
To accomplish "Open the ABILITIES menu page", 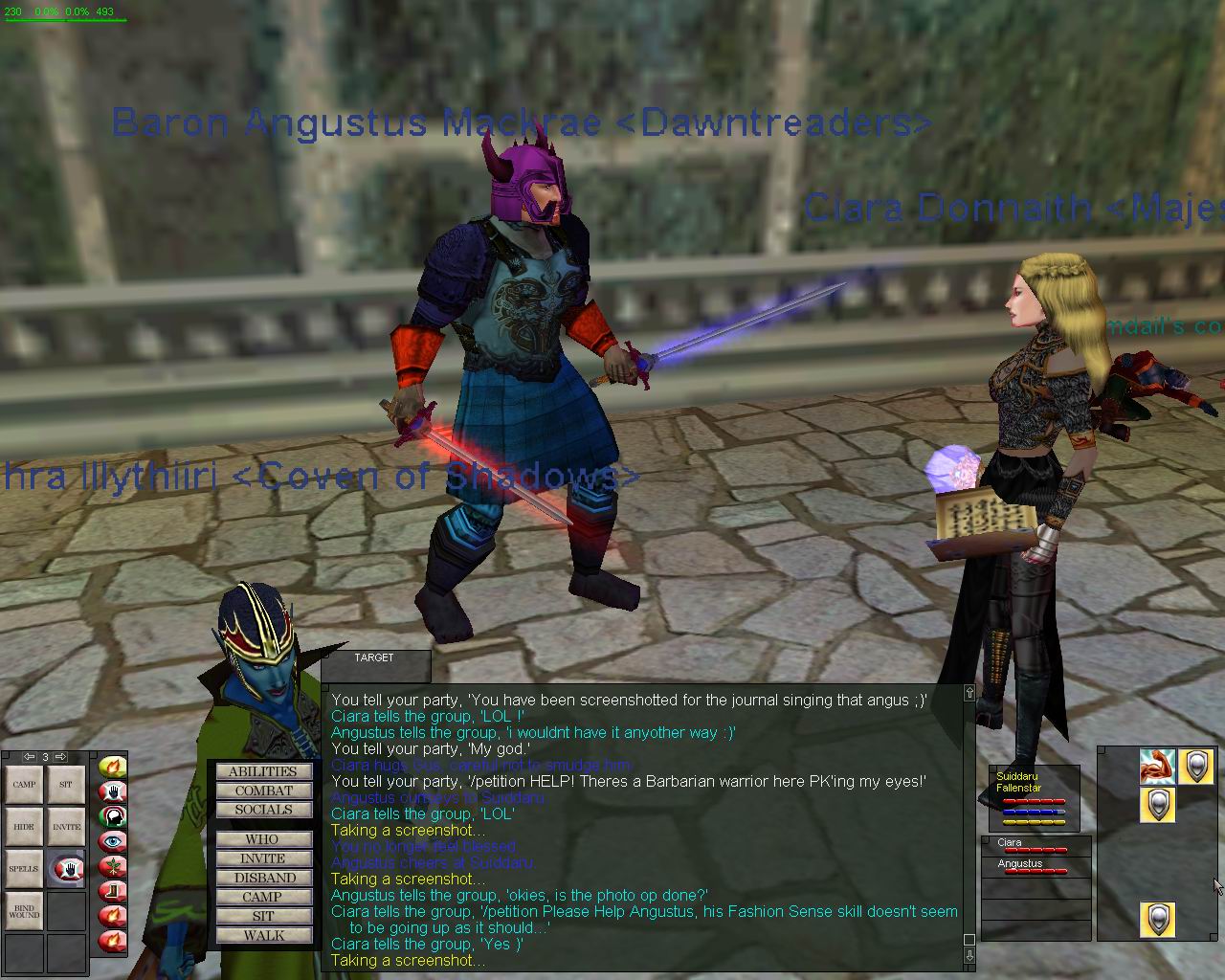I will click(x=263, y=771).
